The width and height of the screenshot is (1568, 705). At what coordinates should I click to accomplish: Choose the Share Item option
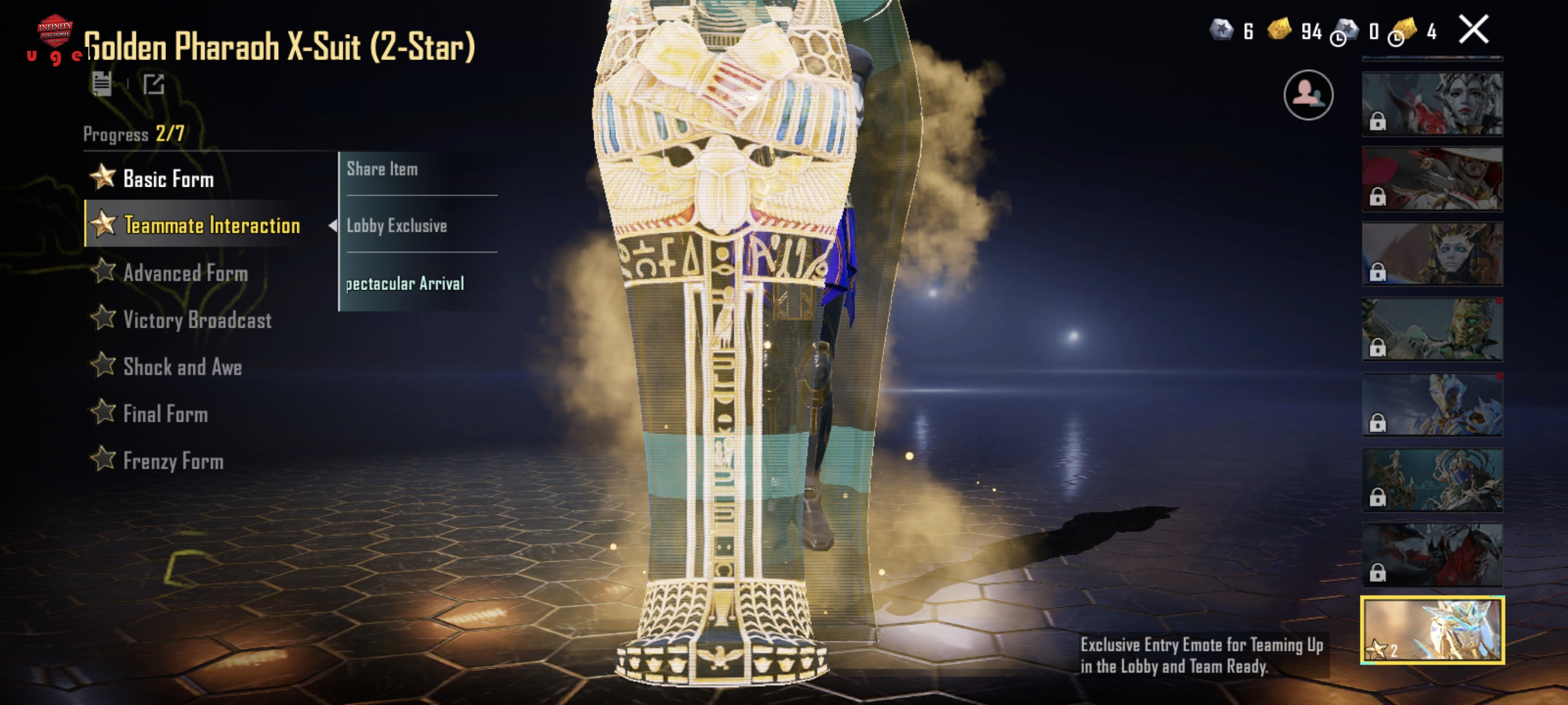(382, 169)
